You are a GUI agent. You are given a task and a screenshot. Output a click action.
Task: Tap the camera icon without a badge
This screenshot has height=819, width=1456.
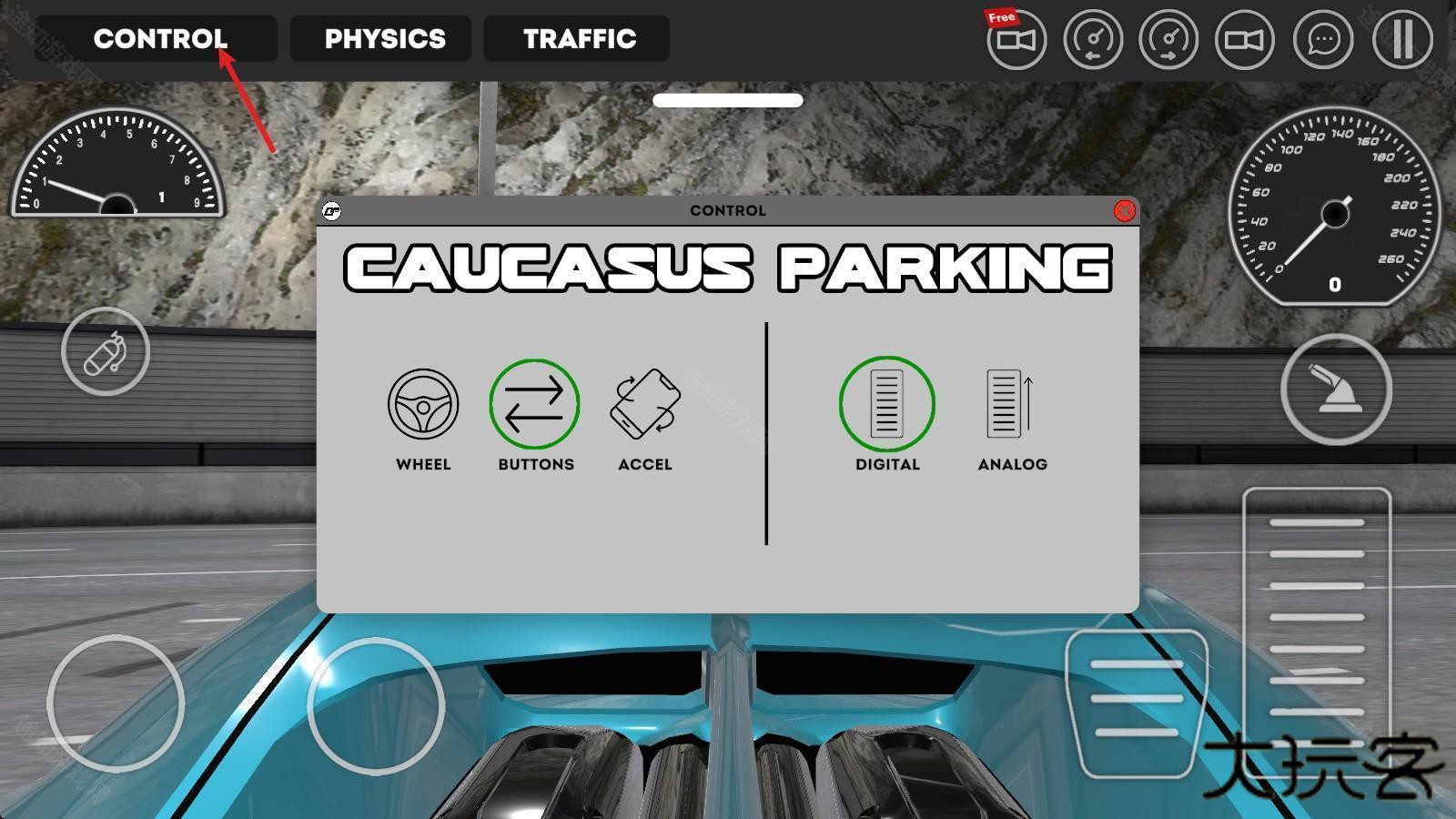(x=1245, y=40)
